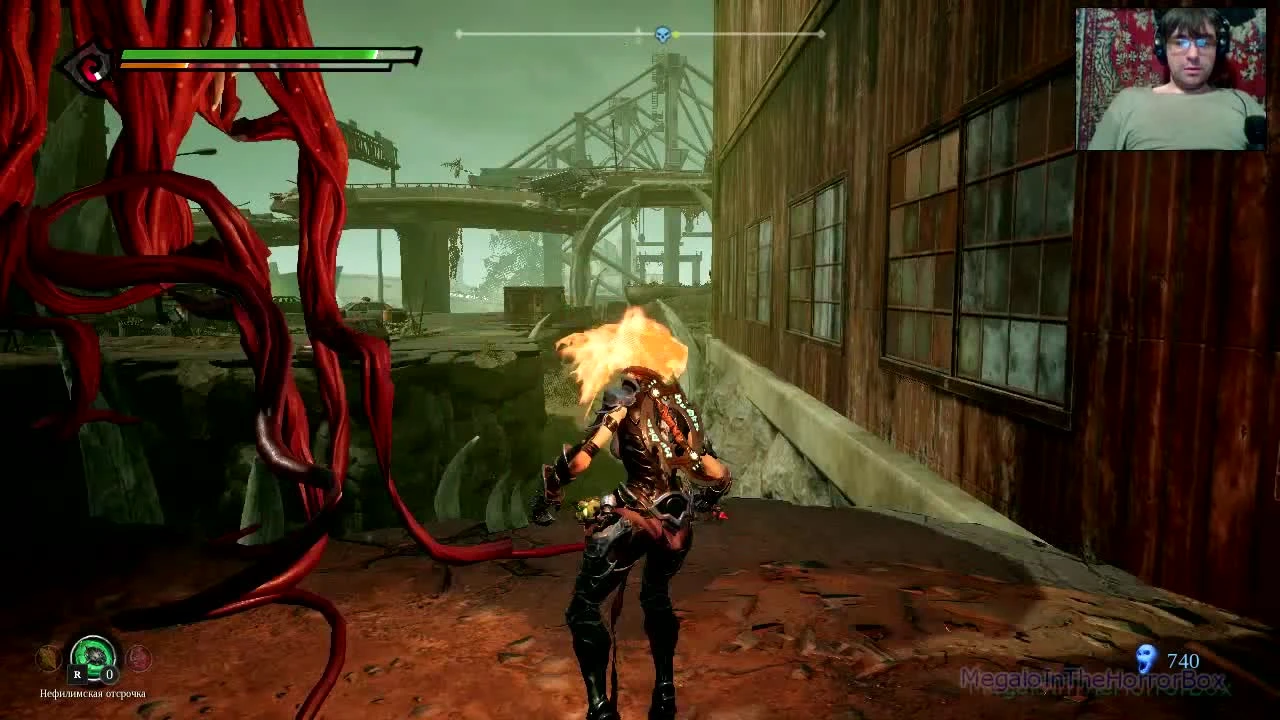Click the skull marker on the top progress bar

click(661, 34)
